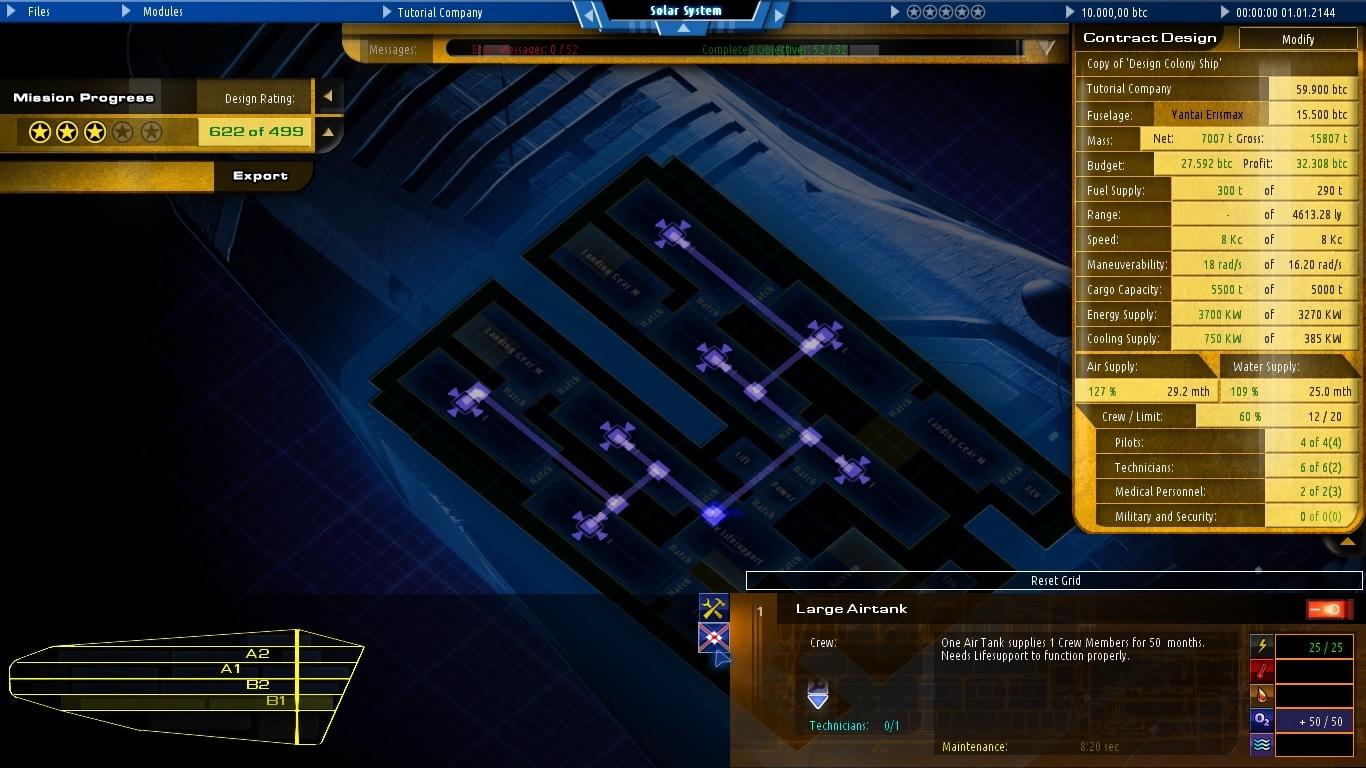
Task: Click the thermometer cooling status icon
Action: coord(1260,671)
